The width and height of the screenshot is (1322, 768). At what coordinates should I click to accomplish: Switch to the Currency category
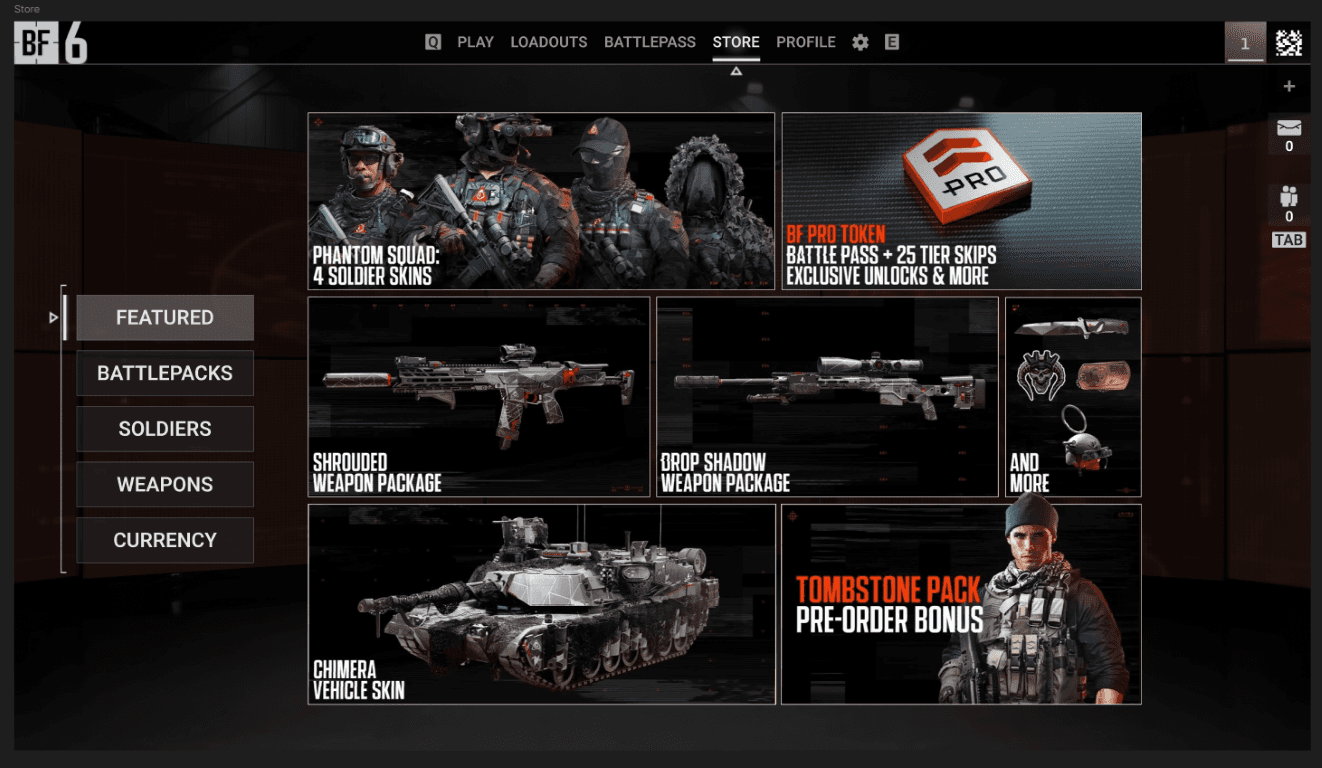point(165,540)
